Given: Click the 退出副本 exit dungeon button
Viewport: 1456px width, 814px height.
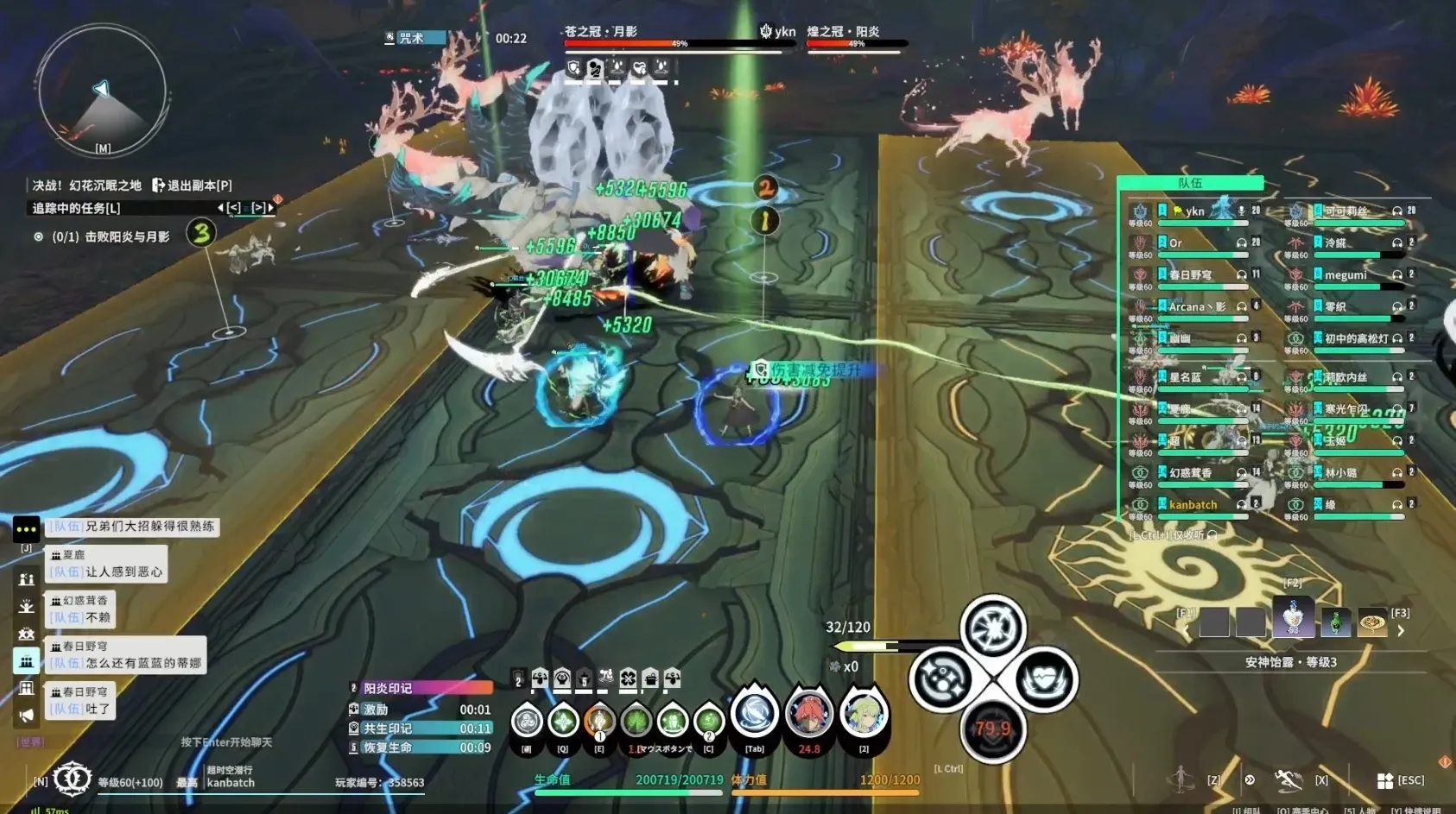Looking at the screenshot, I should (192, 186).
